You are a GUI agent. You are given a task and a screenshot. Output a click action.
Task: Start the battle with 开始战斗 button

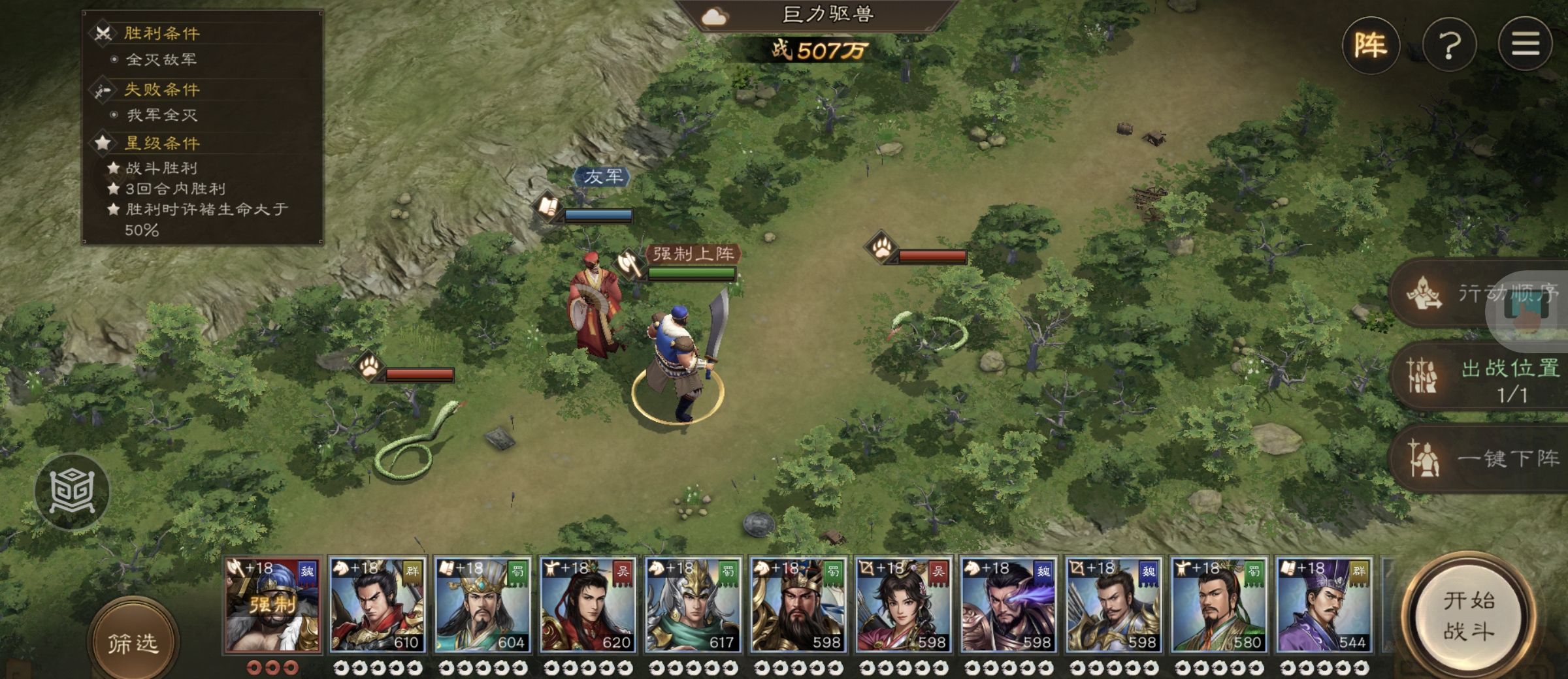coord(1469,616)
